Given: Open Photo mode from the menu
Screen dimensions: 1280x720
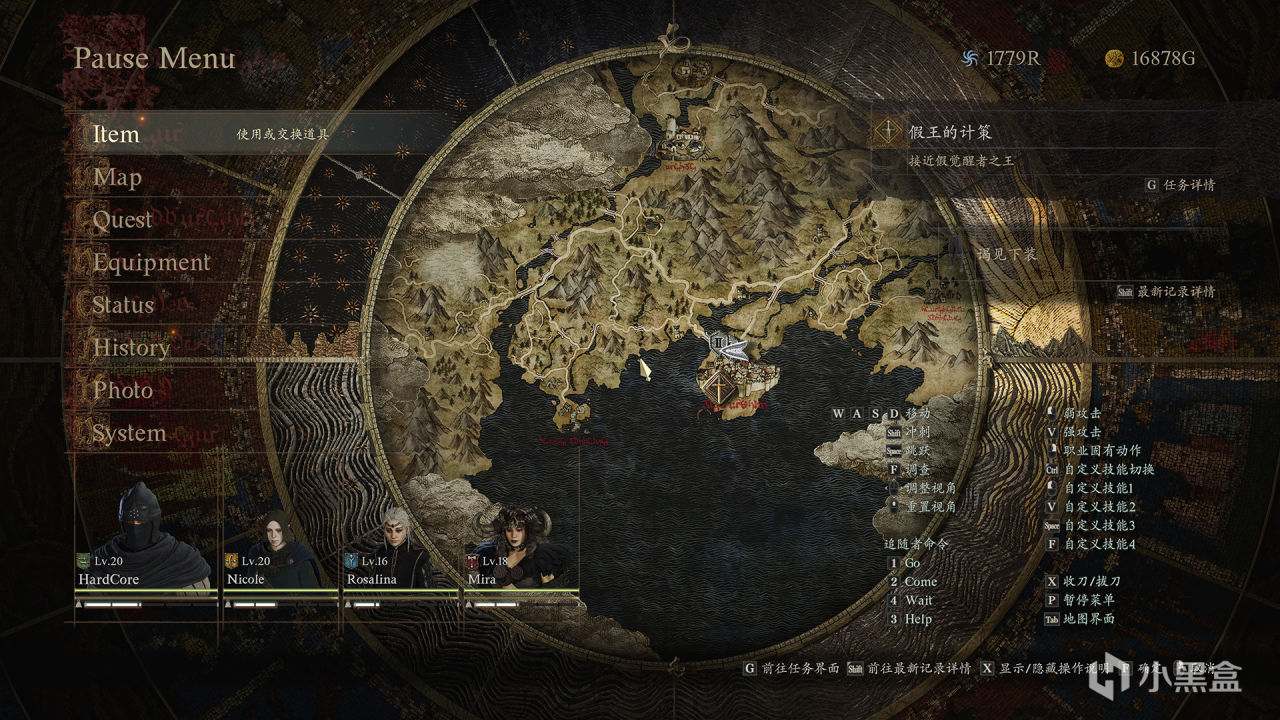Looking at the screenshot, I should click(x=123, y=390).
